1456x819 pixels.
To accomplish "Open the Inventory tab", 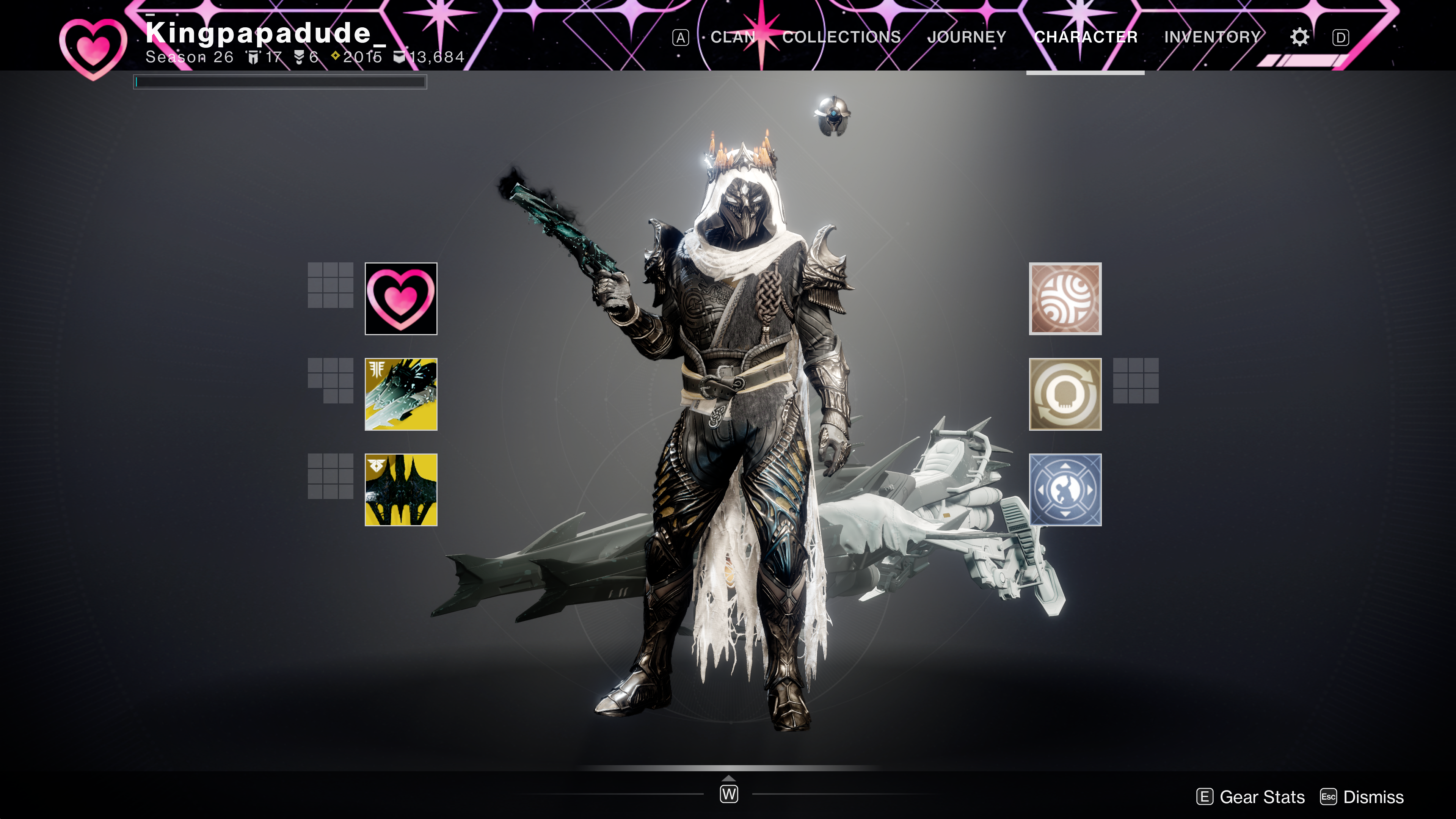I will 1213,37.
